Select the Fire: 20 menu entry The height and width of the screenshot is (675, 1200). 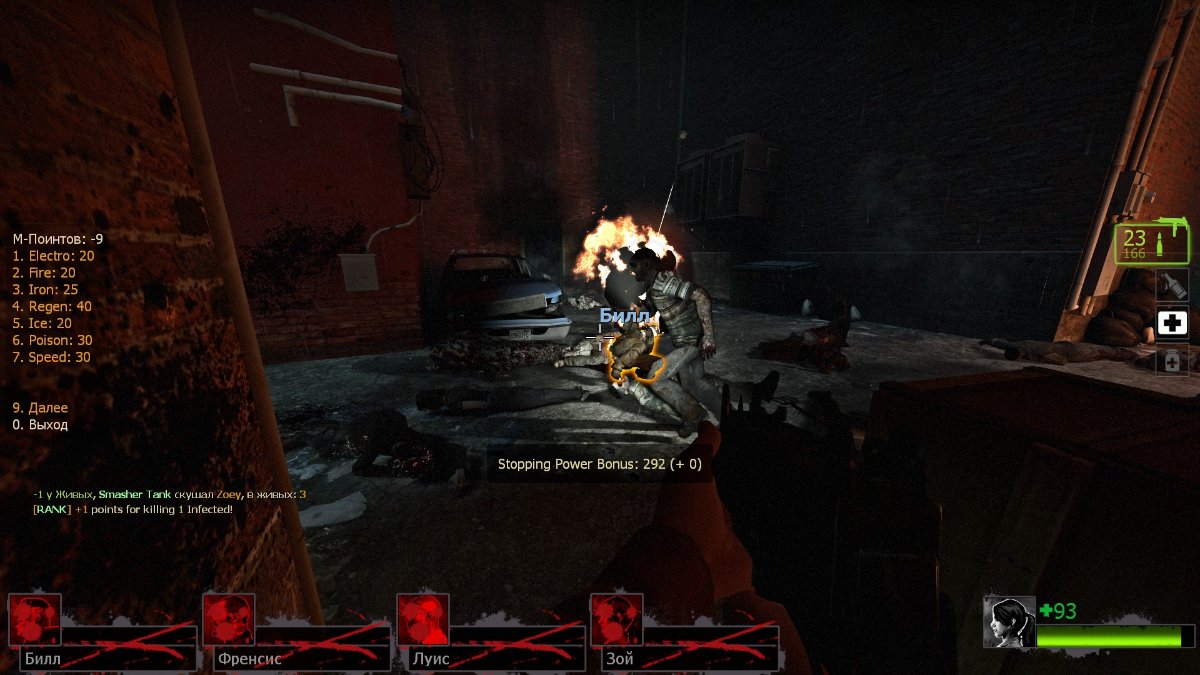[44, 273]
